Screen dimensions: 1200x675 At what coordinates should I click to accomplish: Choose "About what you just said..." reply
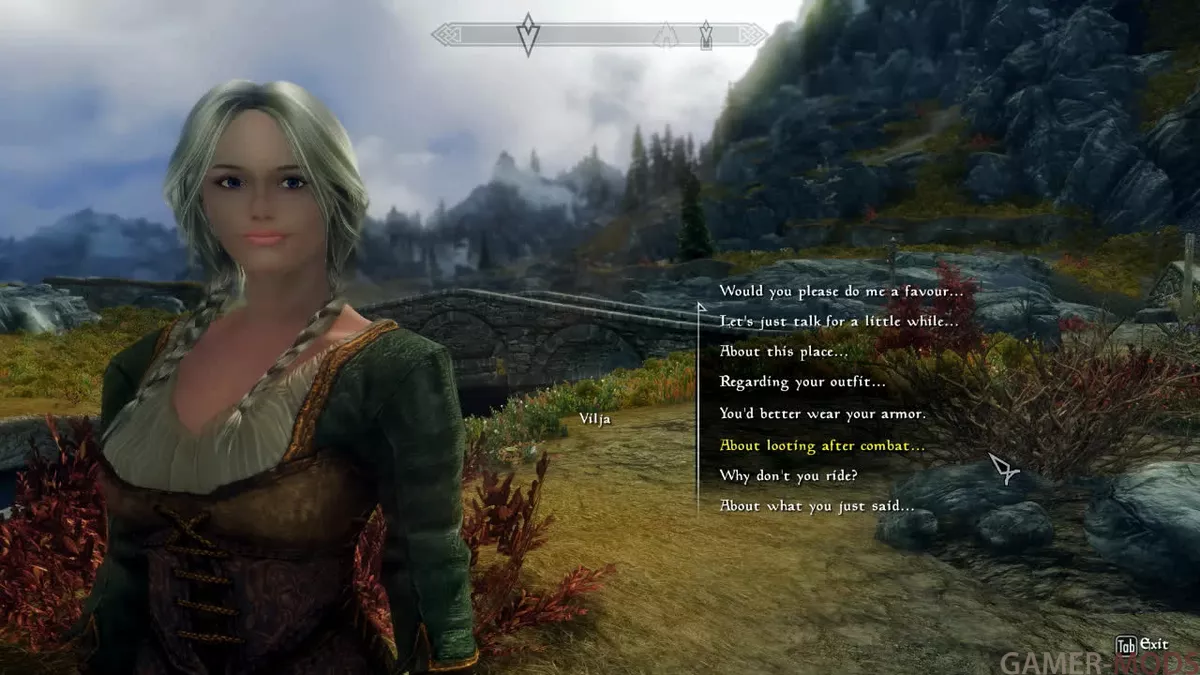817,506
